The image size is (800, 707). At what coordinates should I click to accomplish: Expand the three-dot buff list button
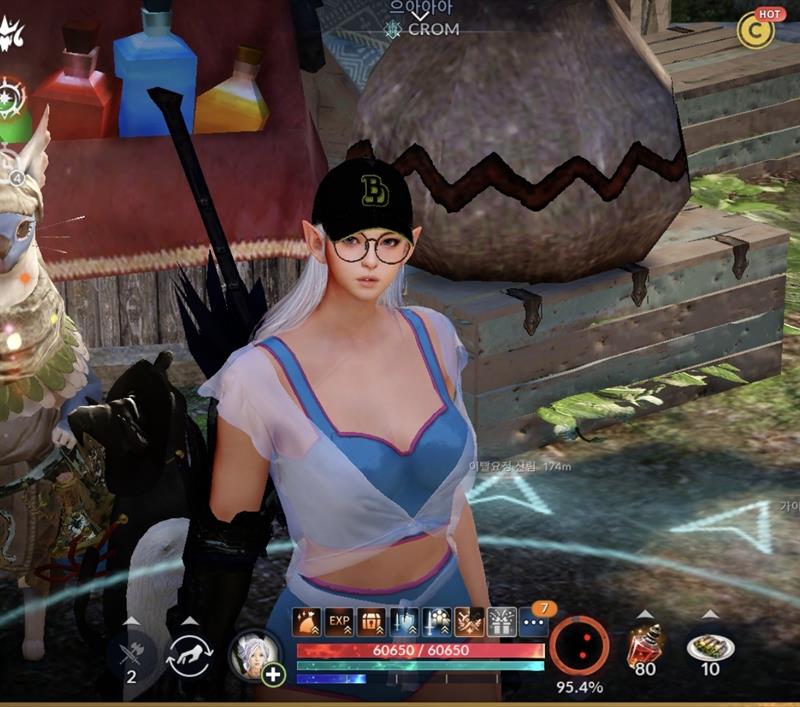pyautogui.click(x=534, y=622)
